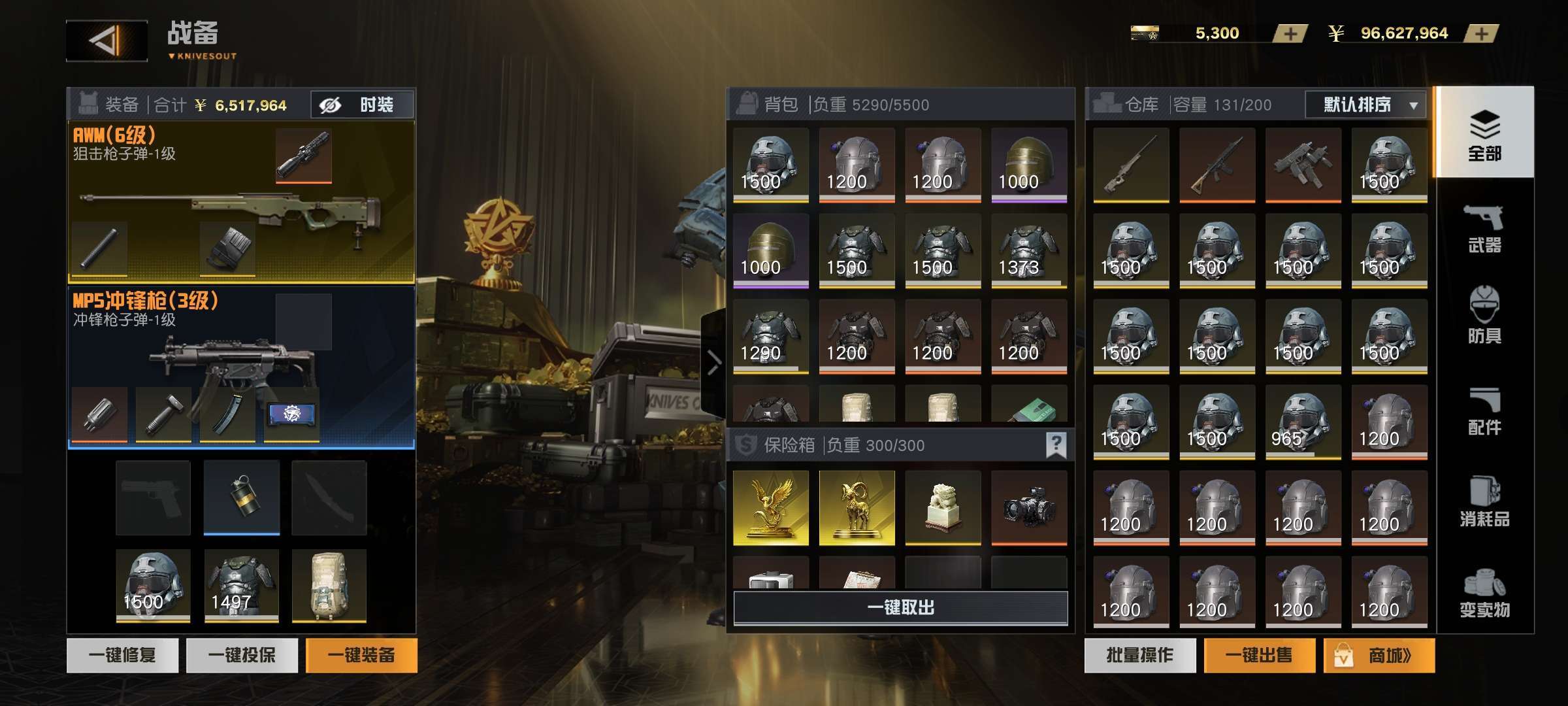Sell items with 一键出售
Viewport: 1568px width, 706px height.
[1259, 655]
